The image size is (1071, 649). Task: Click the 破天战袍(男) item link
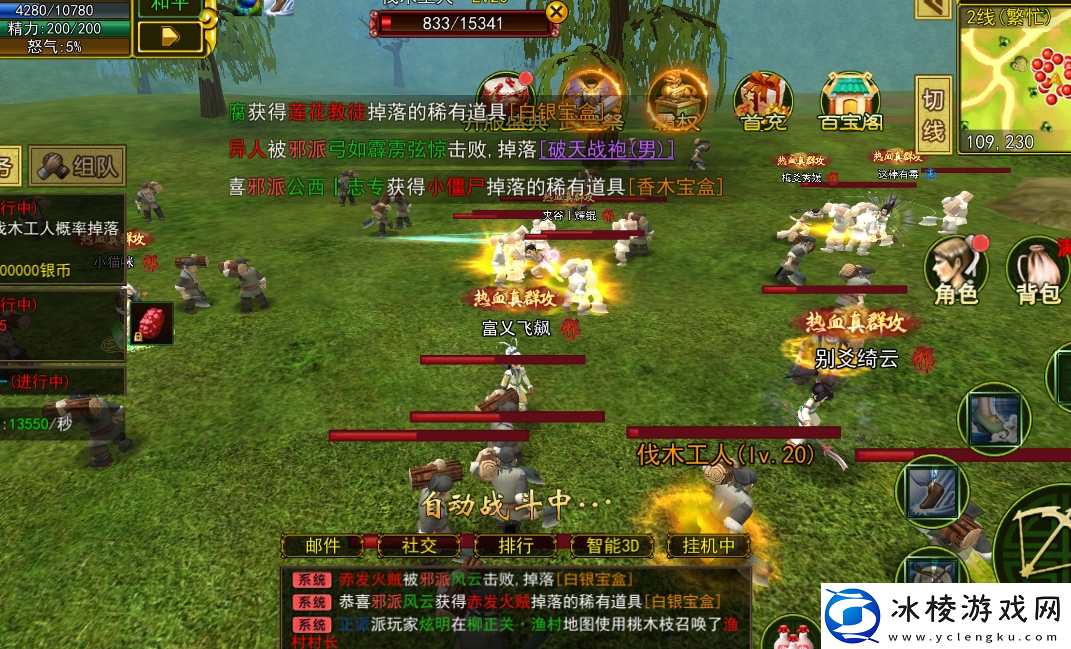click(606, 149)
